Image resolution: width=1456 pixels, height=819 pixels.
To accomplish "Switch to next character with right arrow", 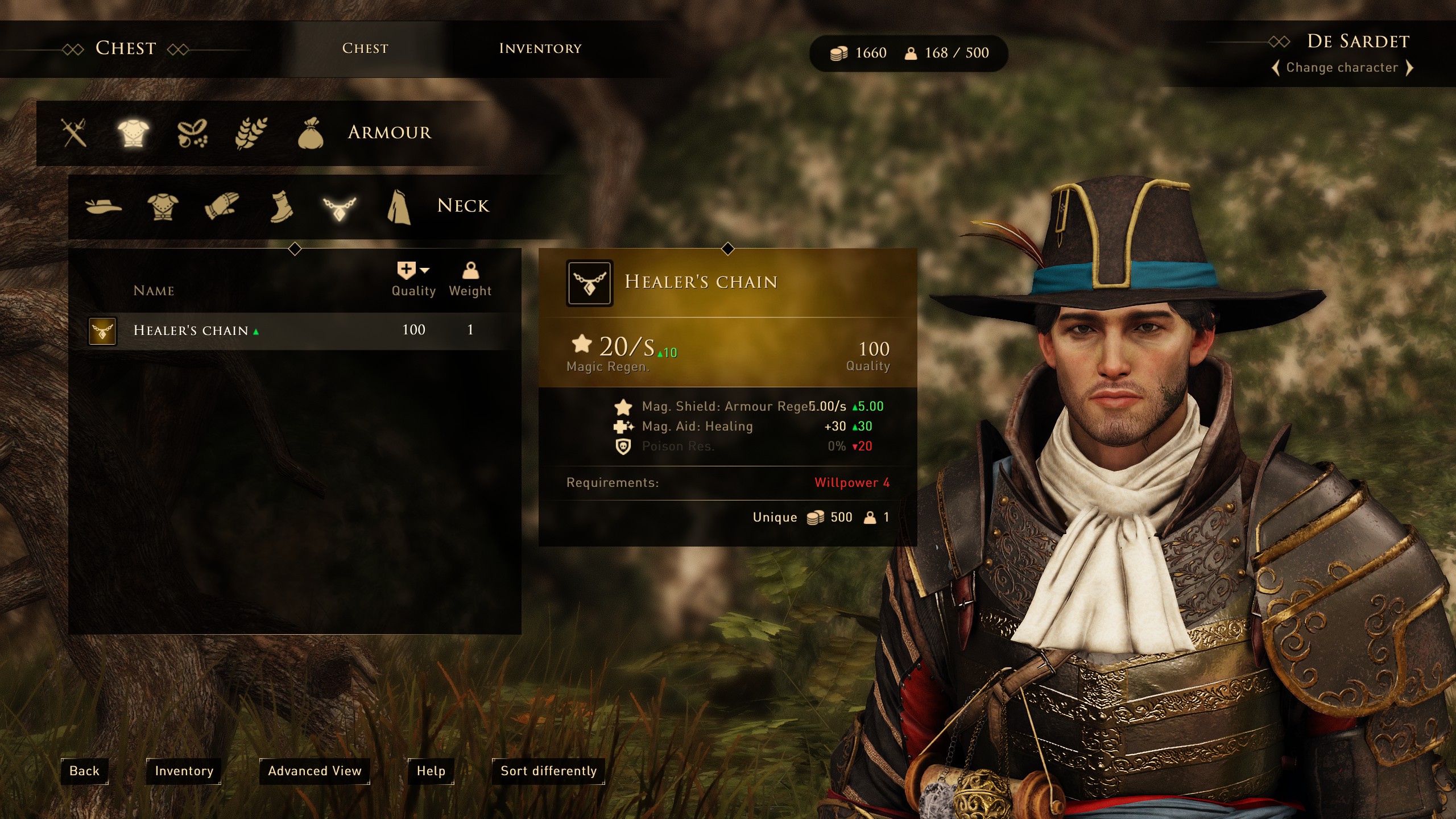I will click(1409, 68).
